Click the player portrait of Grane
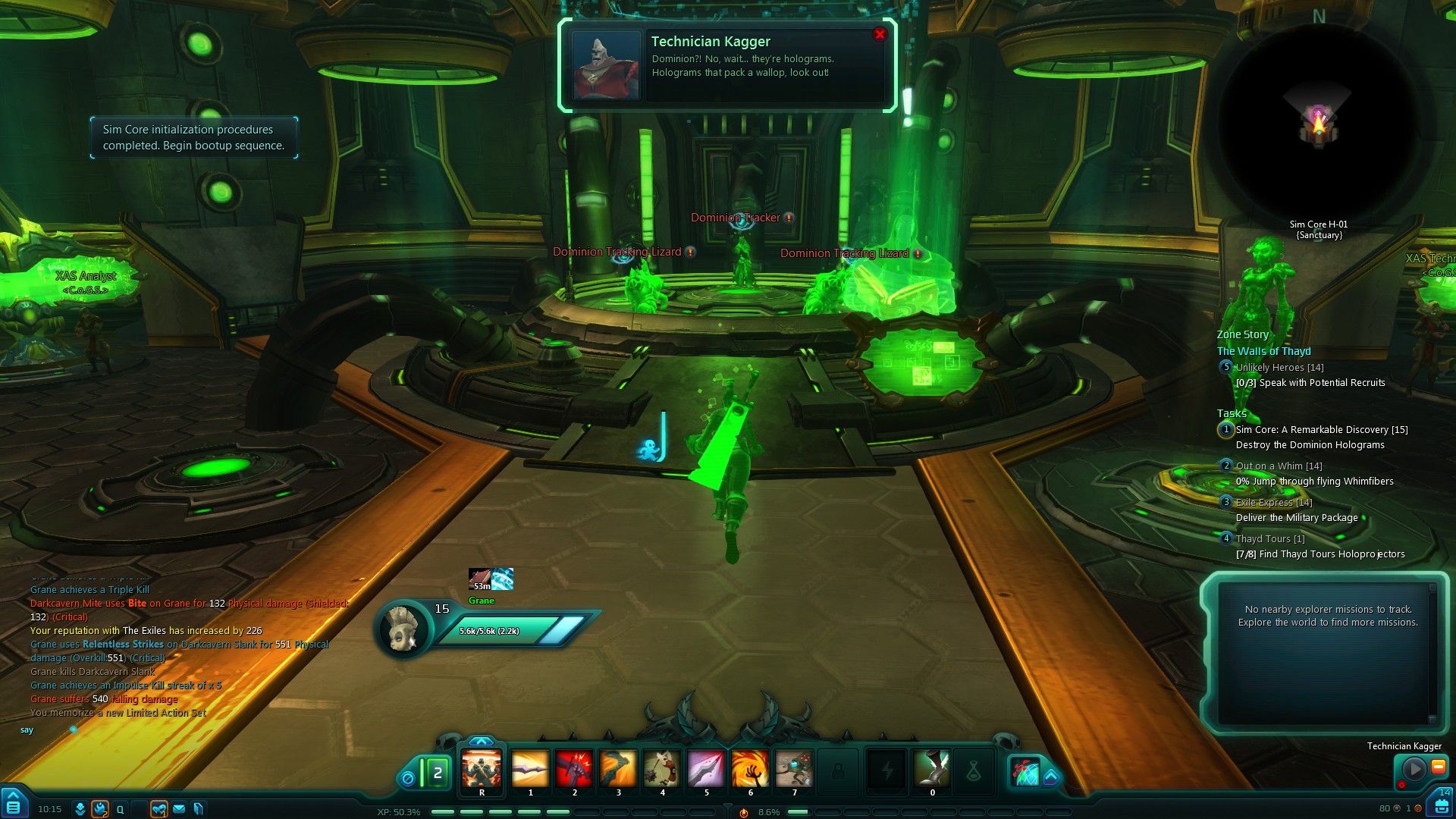 [403, 629]
